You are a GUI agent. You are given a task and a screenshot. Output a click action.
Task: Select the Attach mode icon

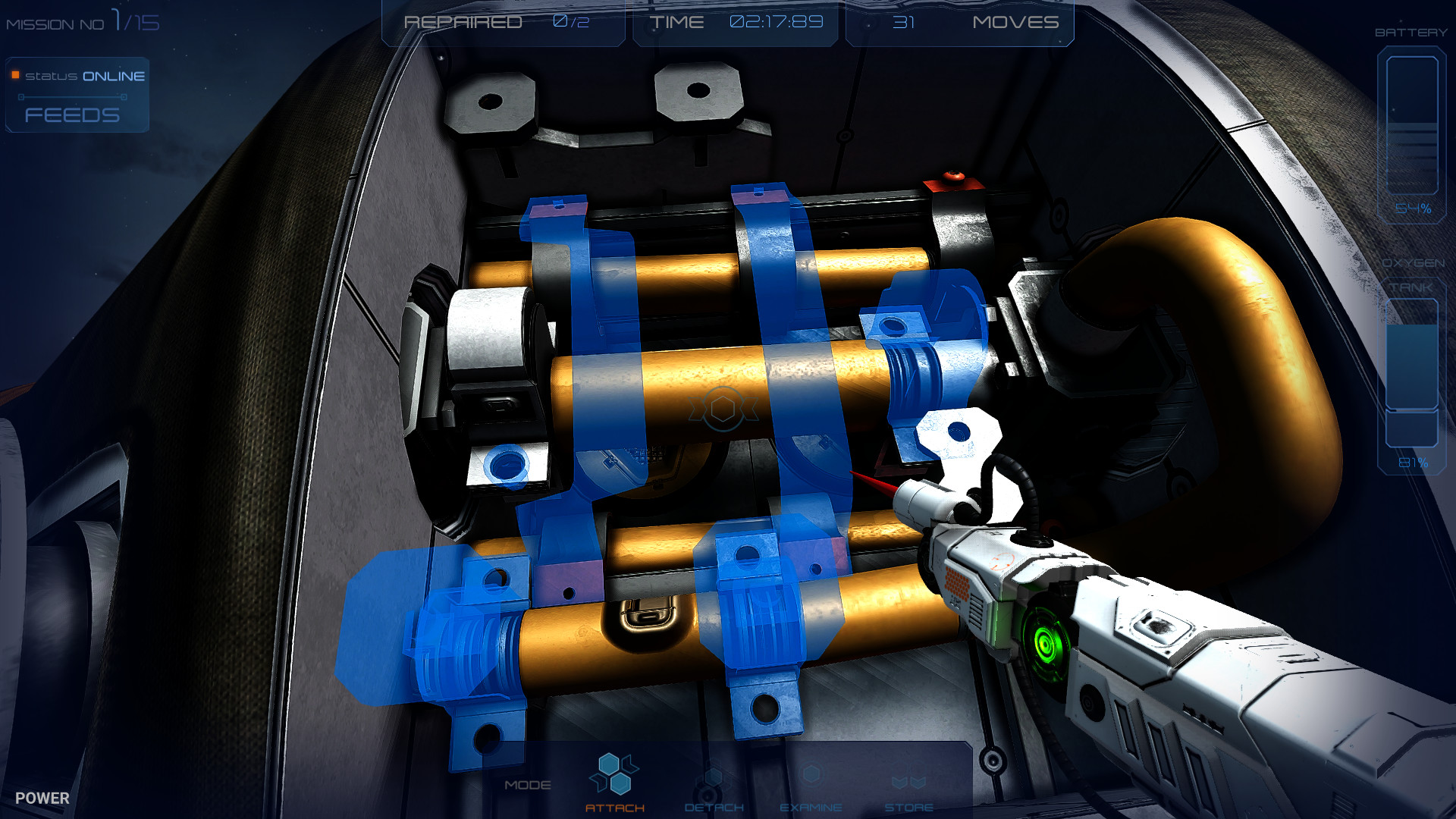[616, 772]
